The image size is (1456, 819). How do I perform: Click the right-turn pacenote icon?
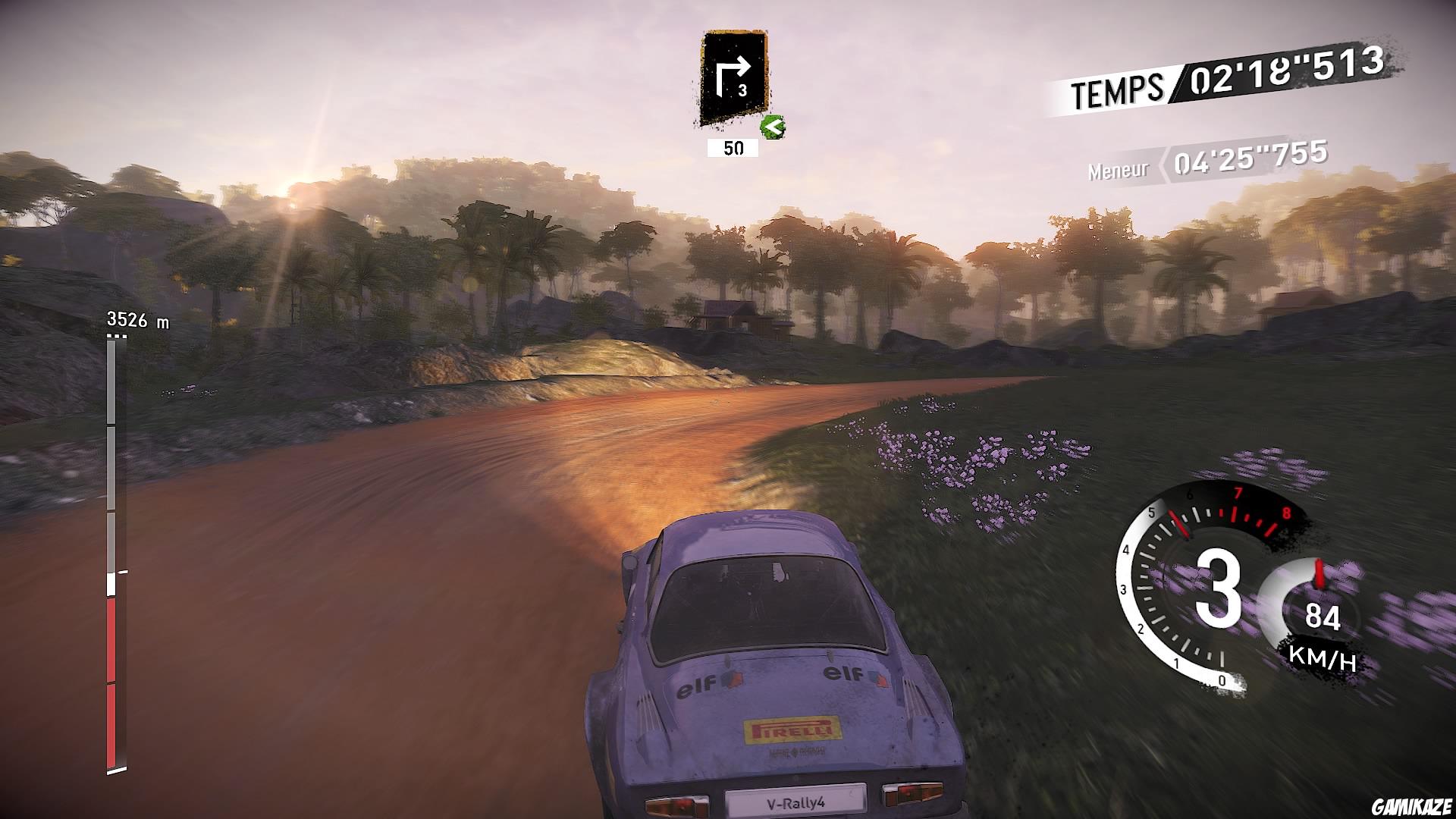pos(733,76)
